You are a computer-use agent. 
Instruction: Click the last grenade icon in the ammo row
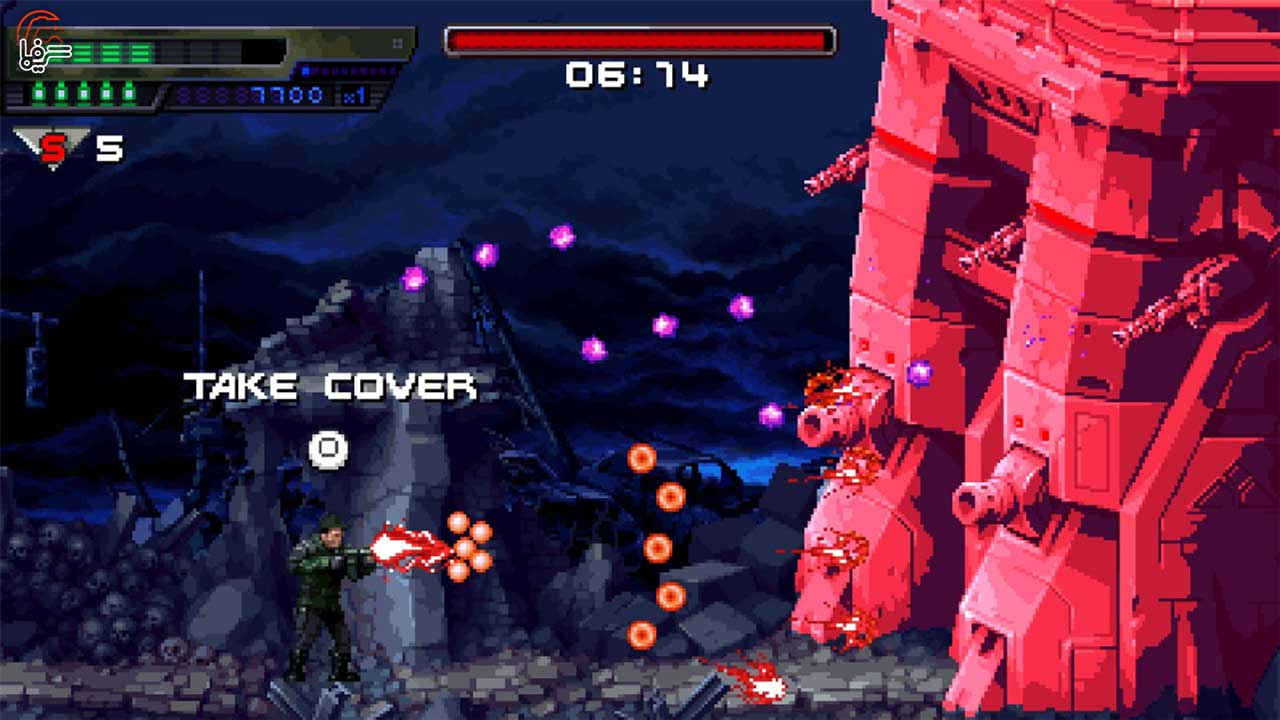pos(128,93)
